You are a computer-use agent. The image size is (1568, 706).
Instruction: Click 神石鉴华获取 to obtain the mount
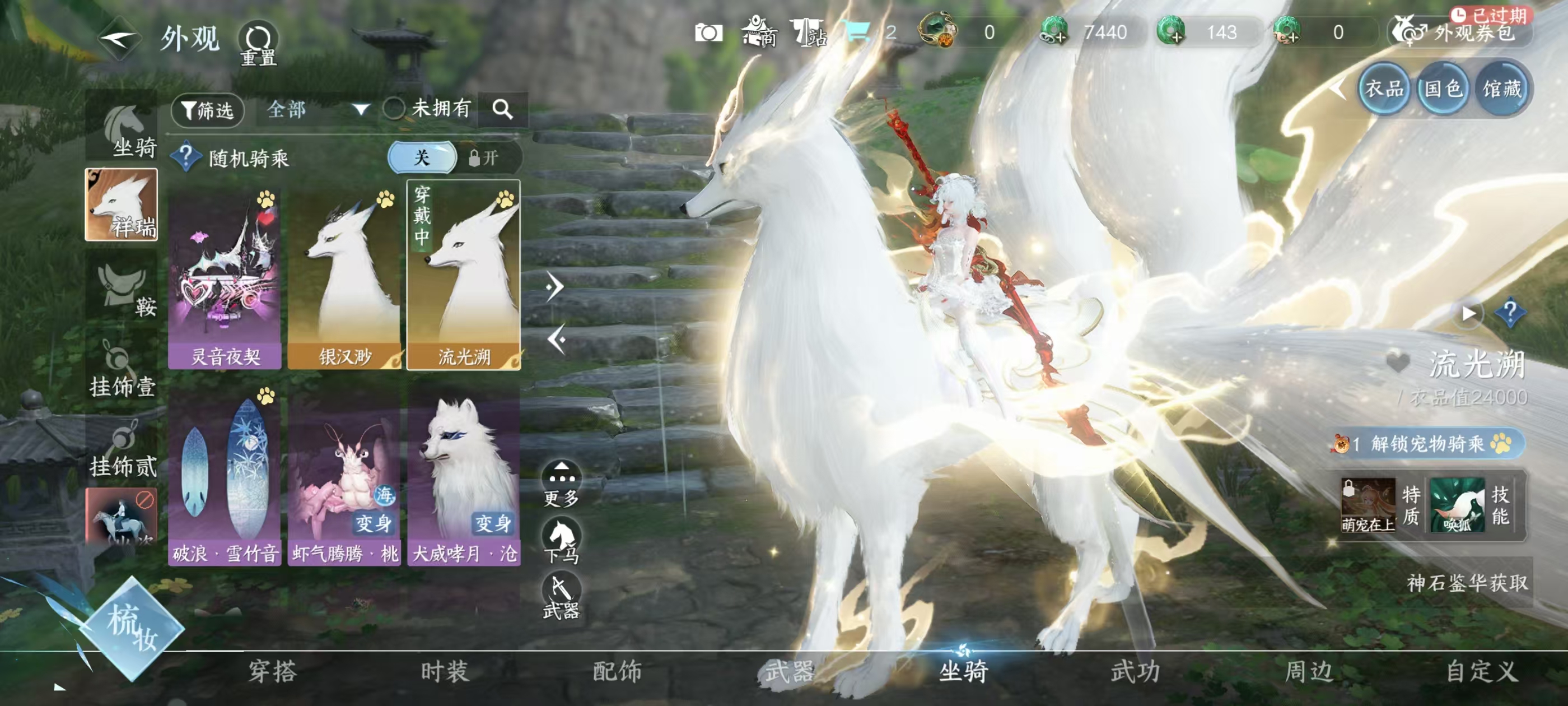pos(1466,583)
